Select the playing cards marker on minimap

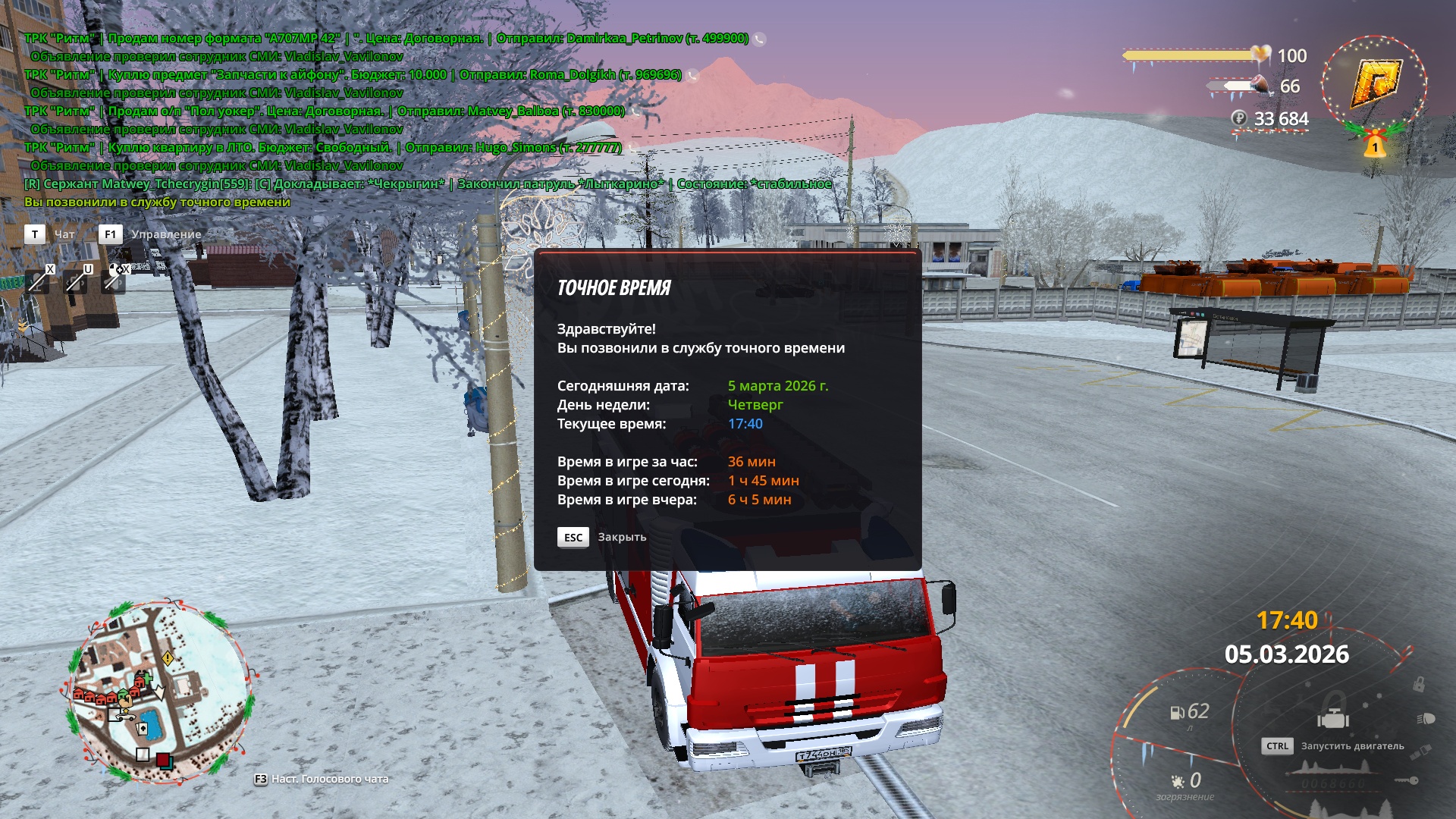141,729
